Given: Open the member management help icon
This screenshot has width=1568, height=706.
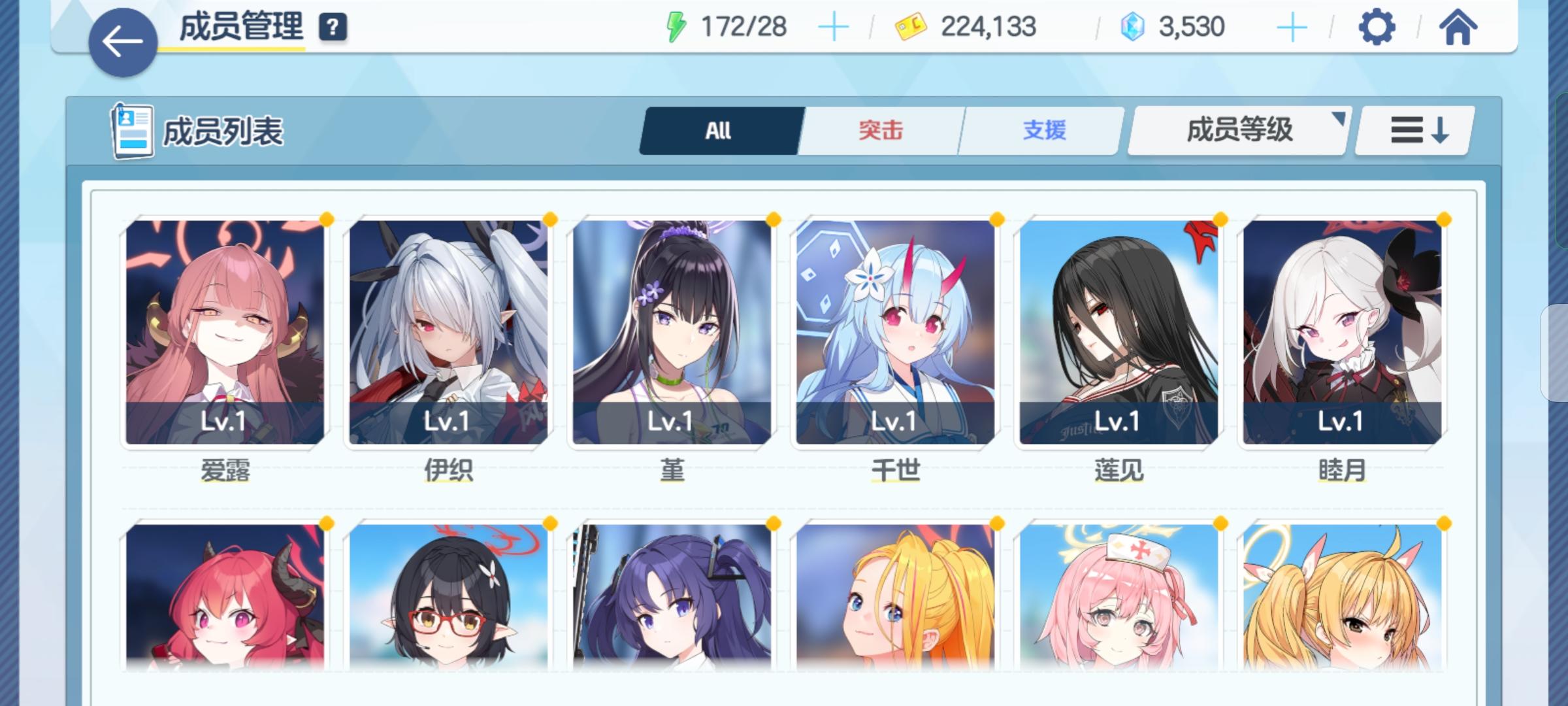Looking at the screenshot, I should pos(332,27).
